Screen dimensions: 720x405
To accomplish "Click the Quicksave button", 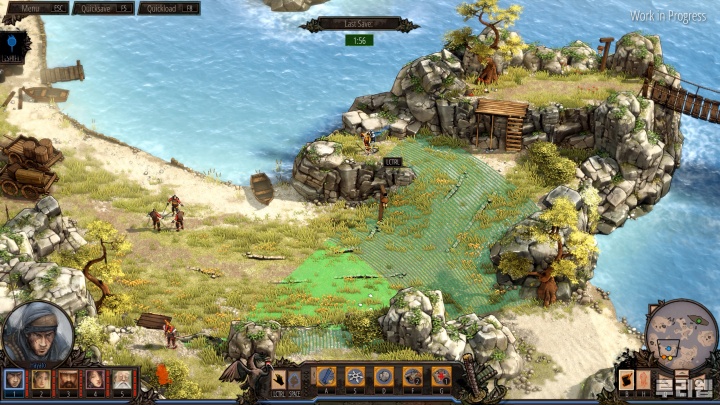I will (x=104, y=8).
